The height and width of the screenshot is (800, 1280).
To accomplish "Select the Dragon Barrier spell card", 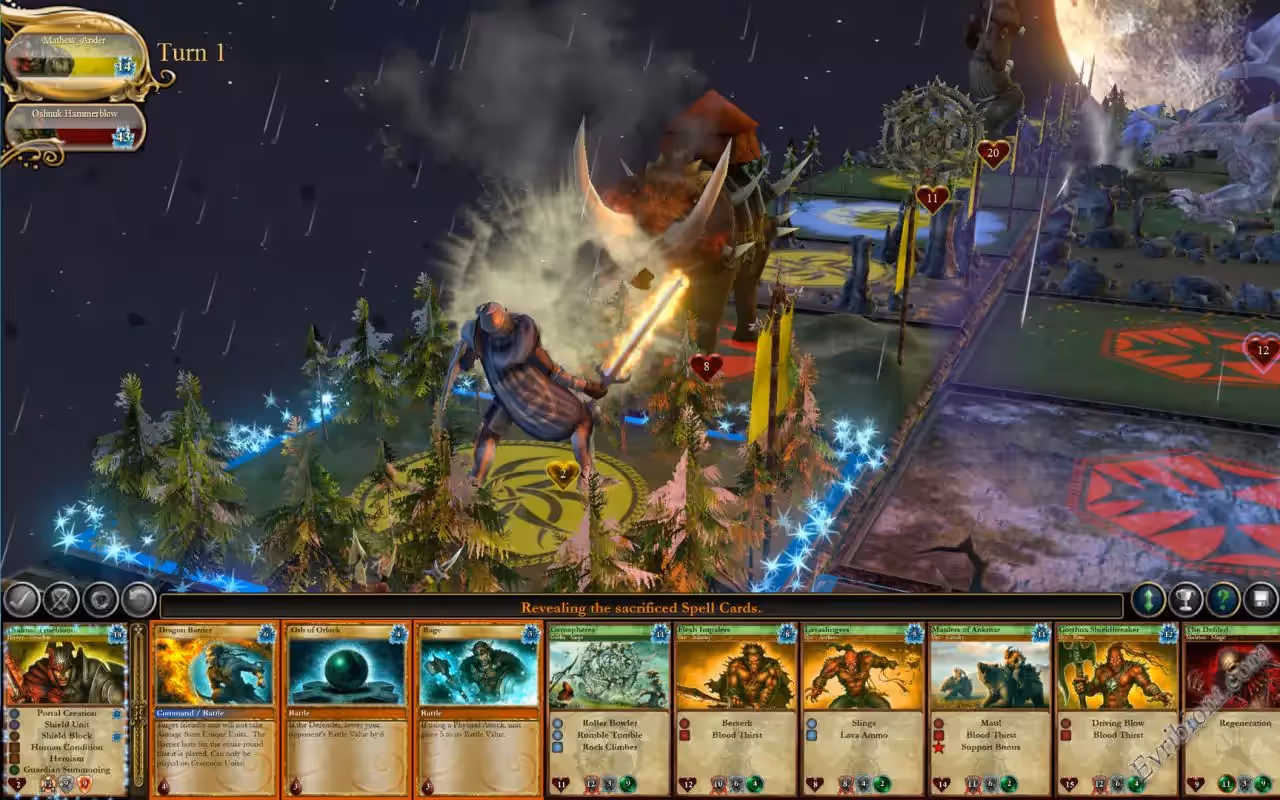I will point(215,710).
